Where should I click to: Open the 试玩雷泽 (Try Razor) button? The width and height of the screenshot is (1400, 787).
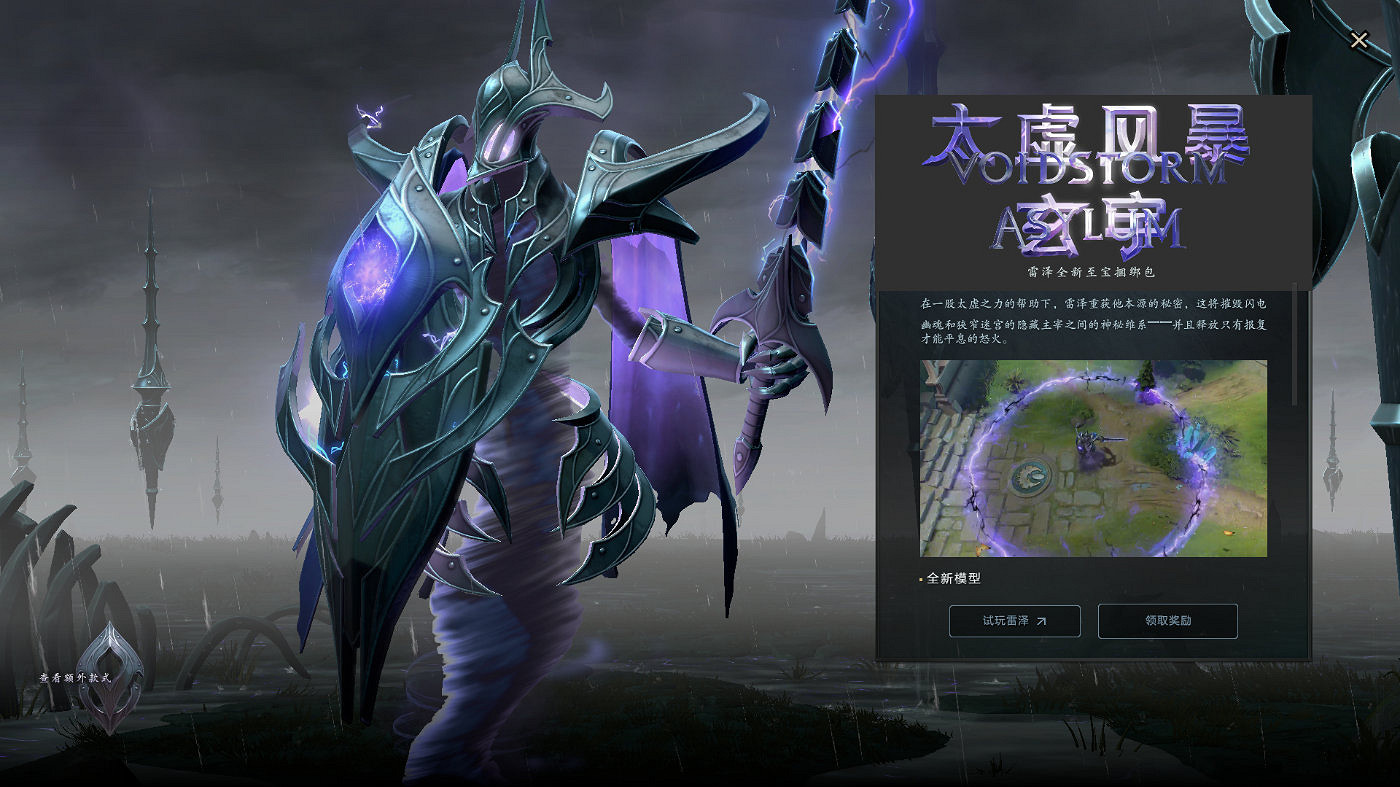pos(1014,620)
